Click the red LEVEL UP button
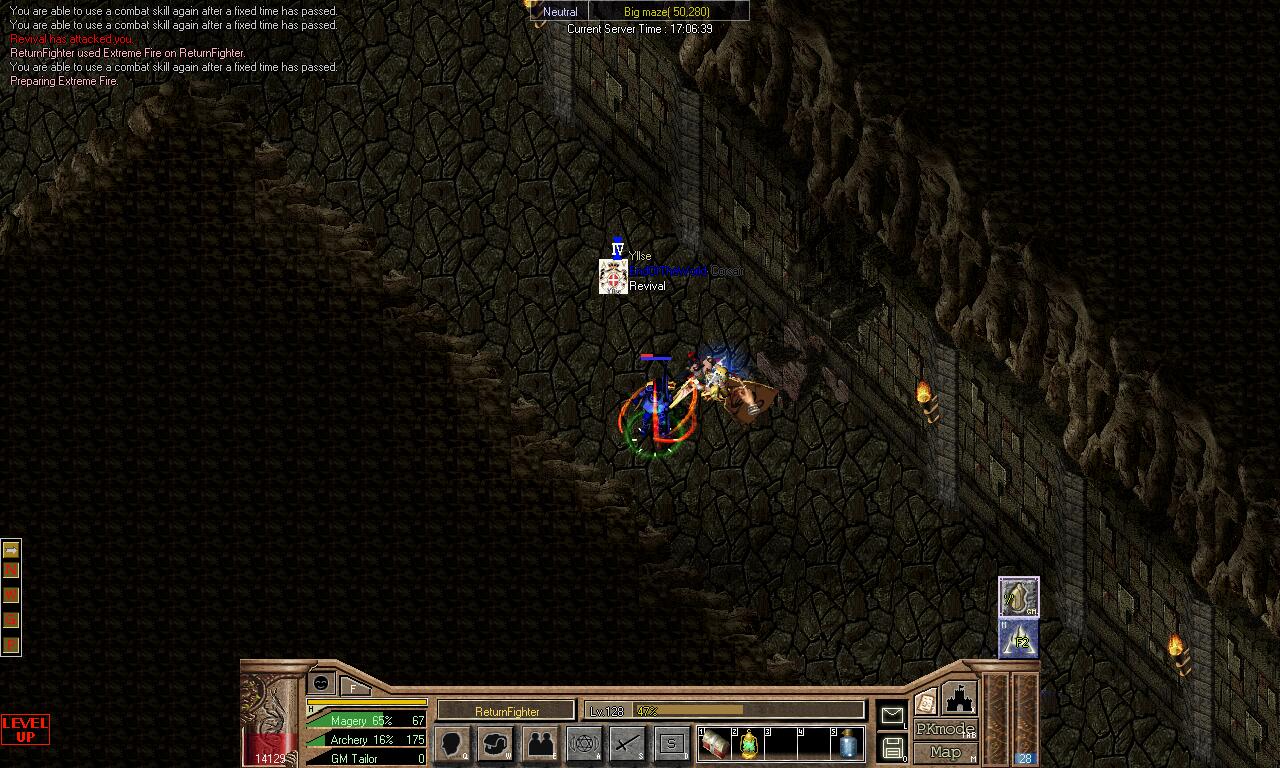1280x768 pixels. 25,729
